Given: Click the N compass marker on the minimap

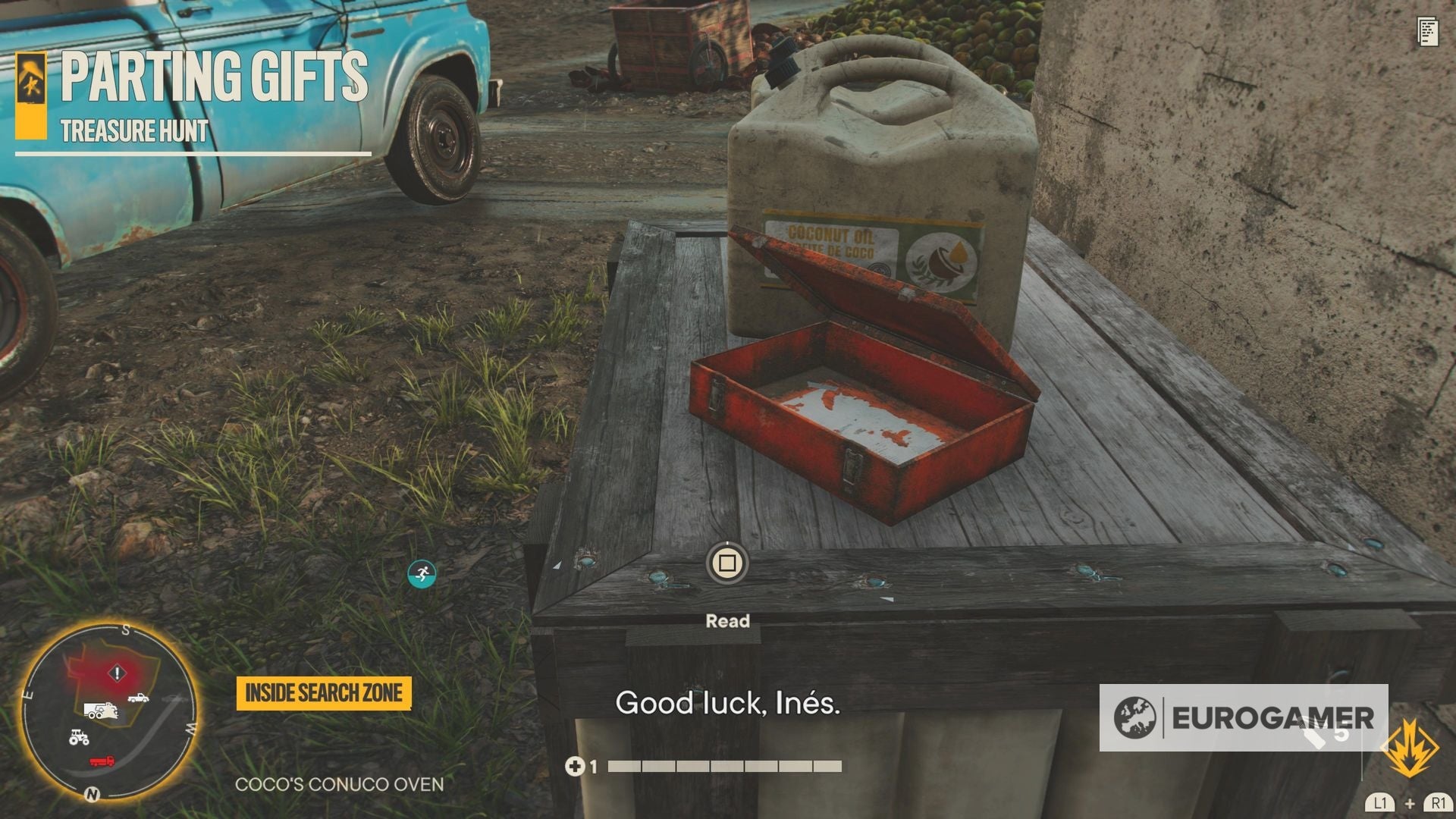Looking at the screenshot, I should pyautogui.click(x=93, y=794).
